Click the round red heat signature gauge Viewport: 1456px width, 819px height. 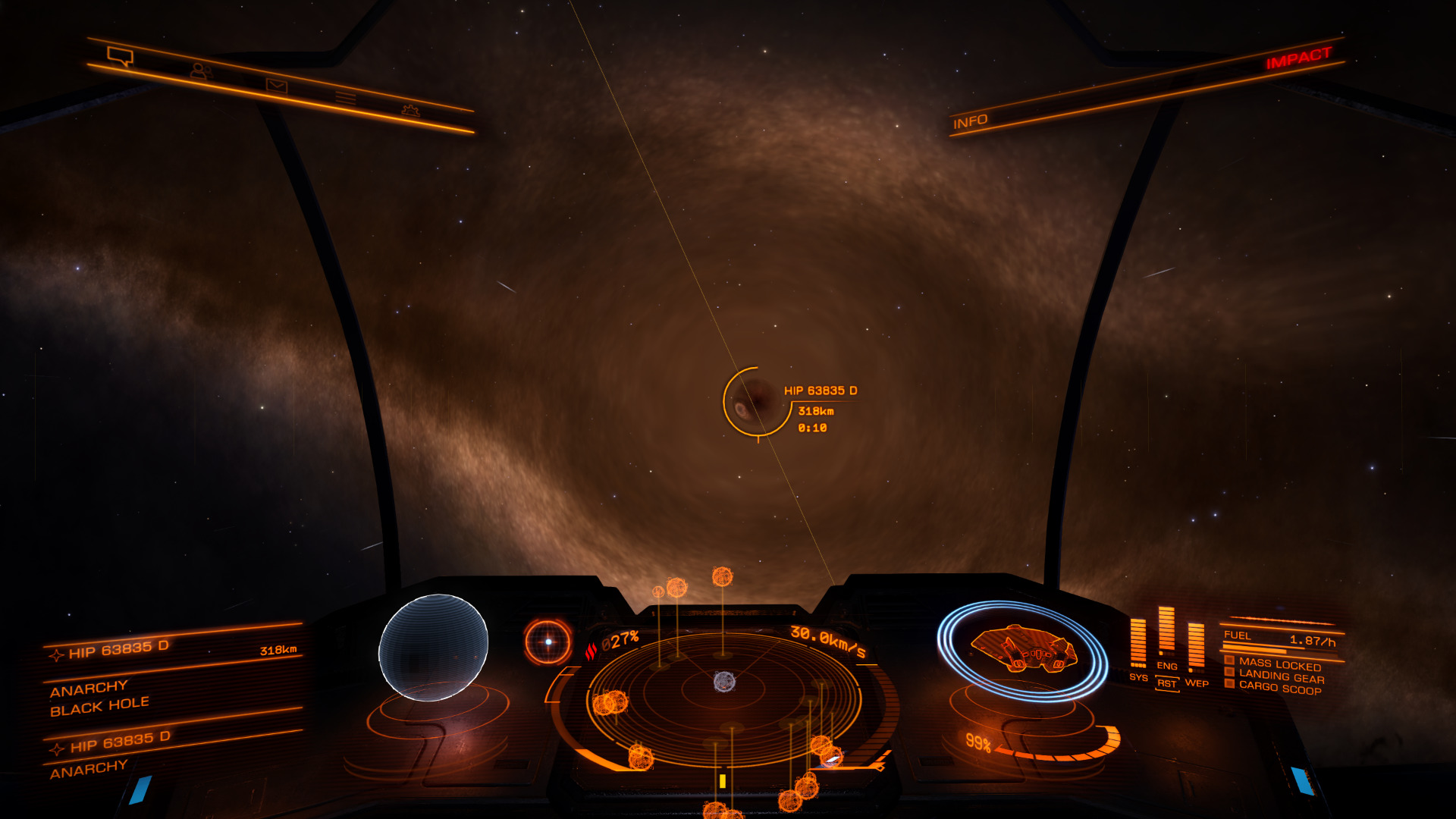[x=548, y=642]
